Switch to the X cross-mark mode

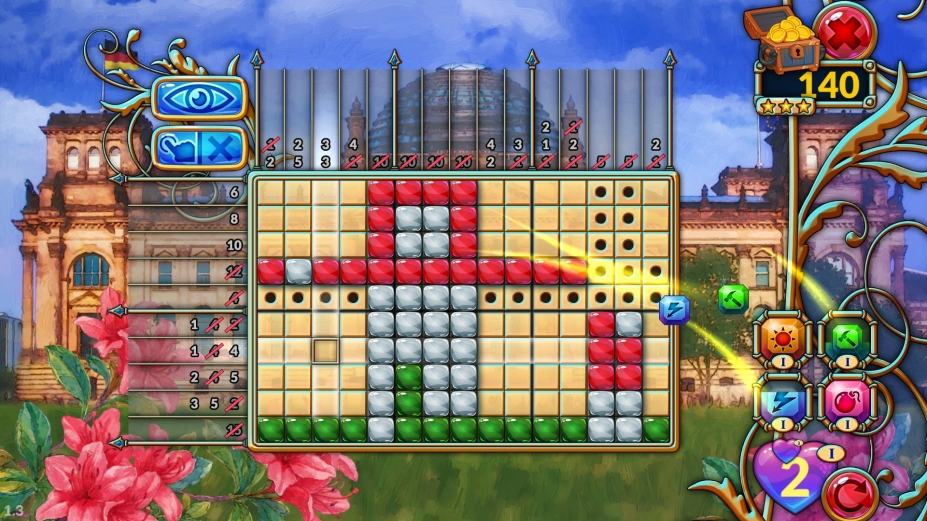click(223, 149)
